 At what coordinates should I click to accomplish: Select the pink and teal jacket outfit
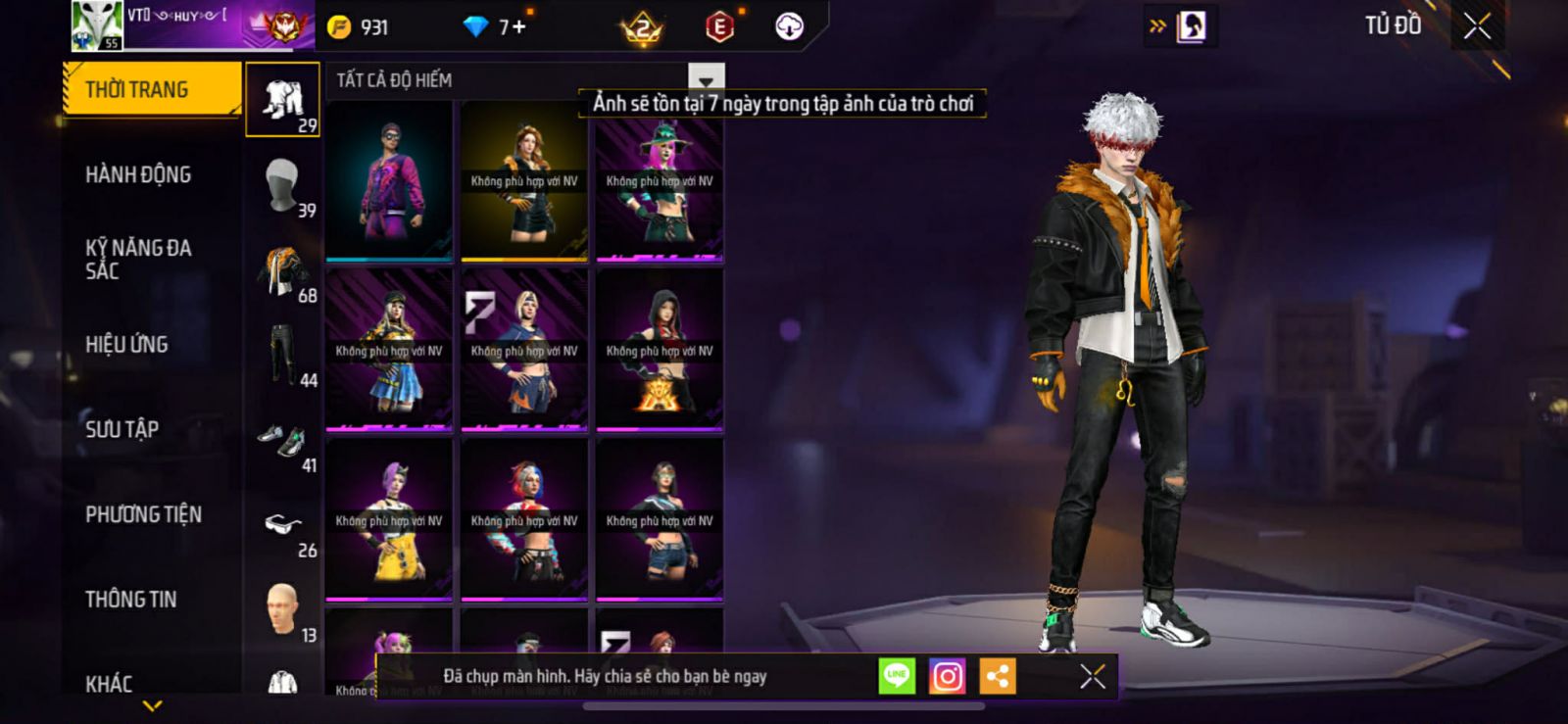(x=389, y=181)
